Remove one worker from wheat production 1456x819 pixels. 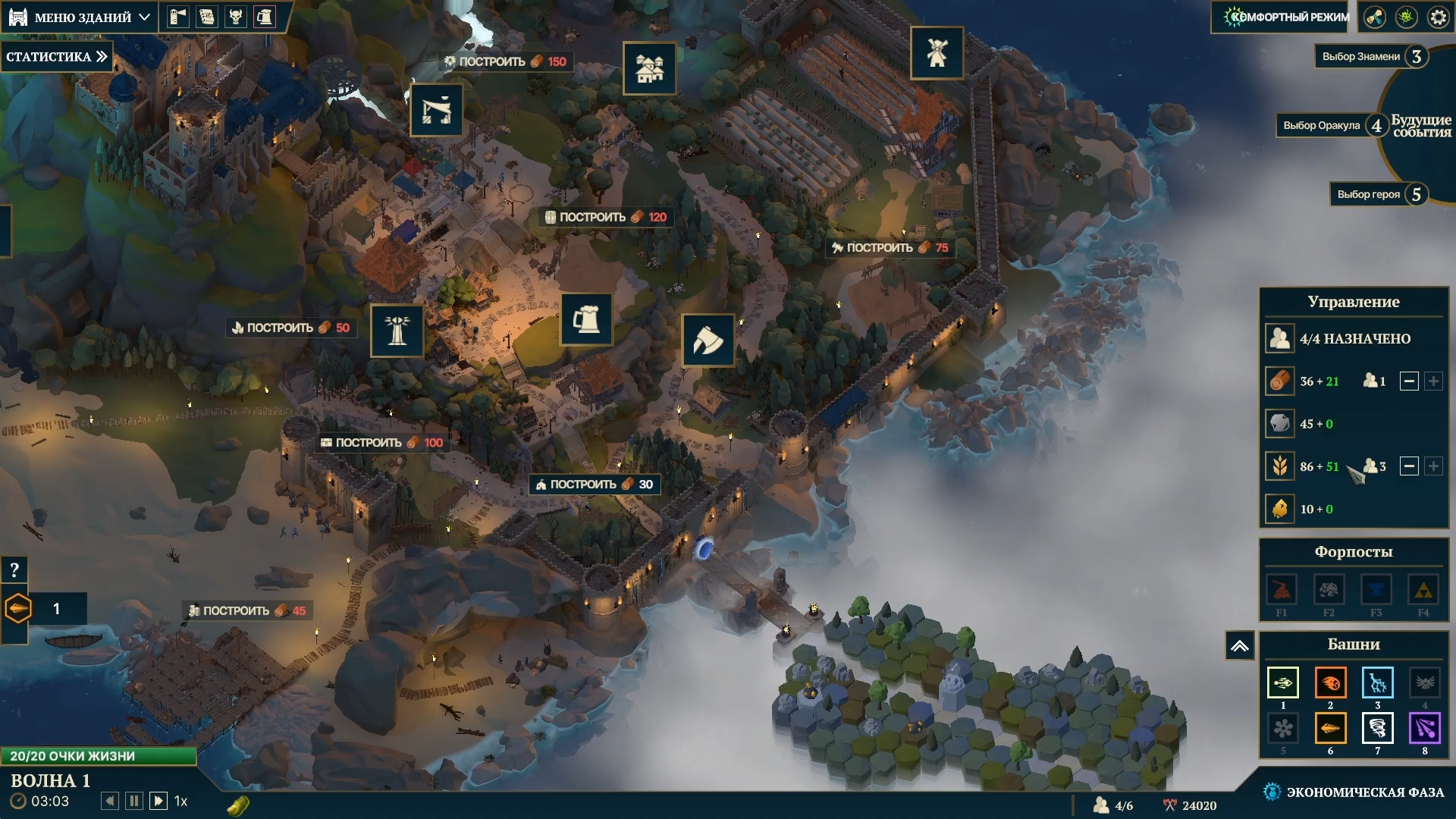tap(1408, 466)
